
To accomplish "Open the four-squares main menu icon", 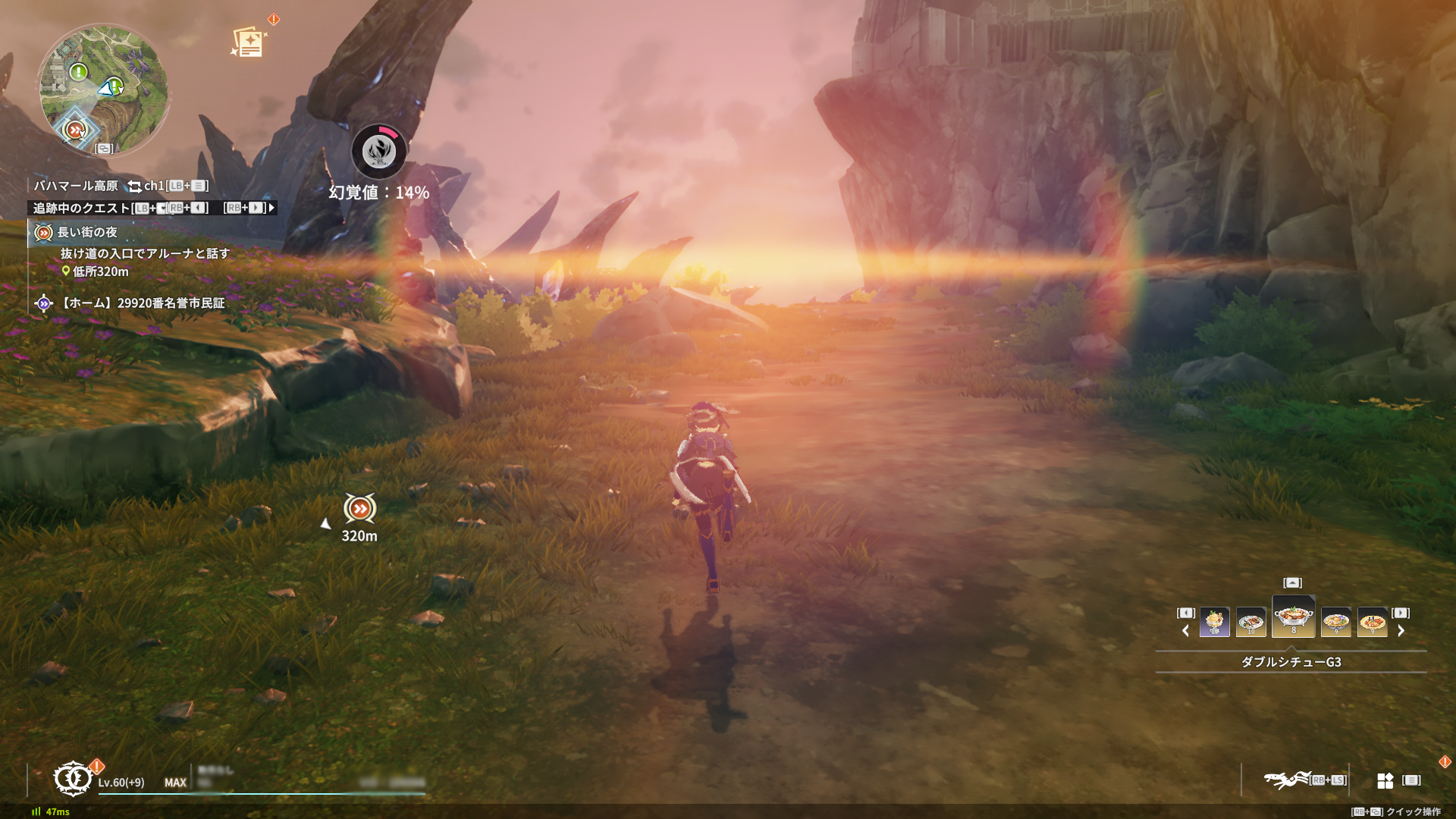I will tap(1385, 780).
